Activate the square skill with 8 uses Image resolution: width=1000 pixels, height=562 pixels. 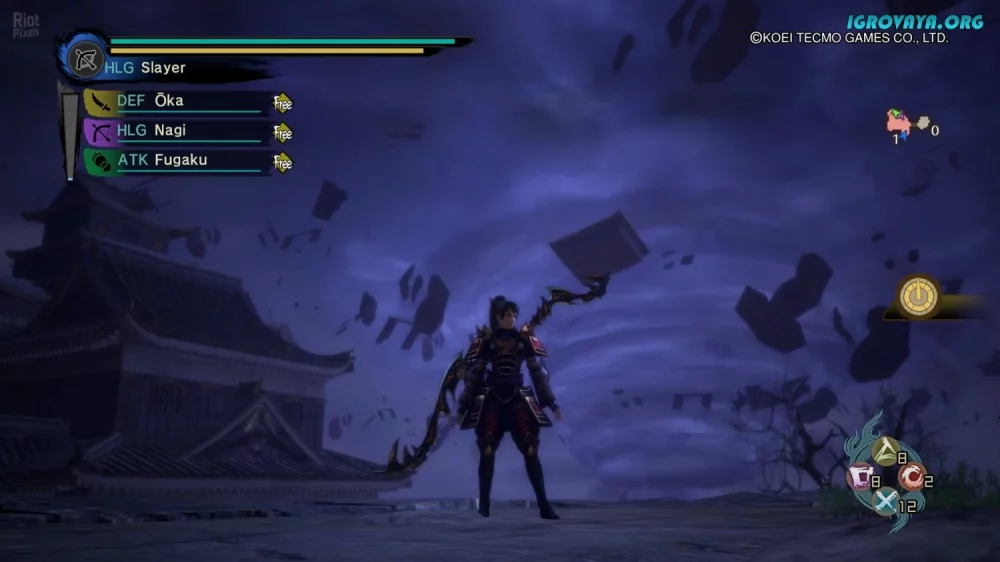(861, 479)
